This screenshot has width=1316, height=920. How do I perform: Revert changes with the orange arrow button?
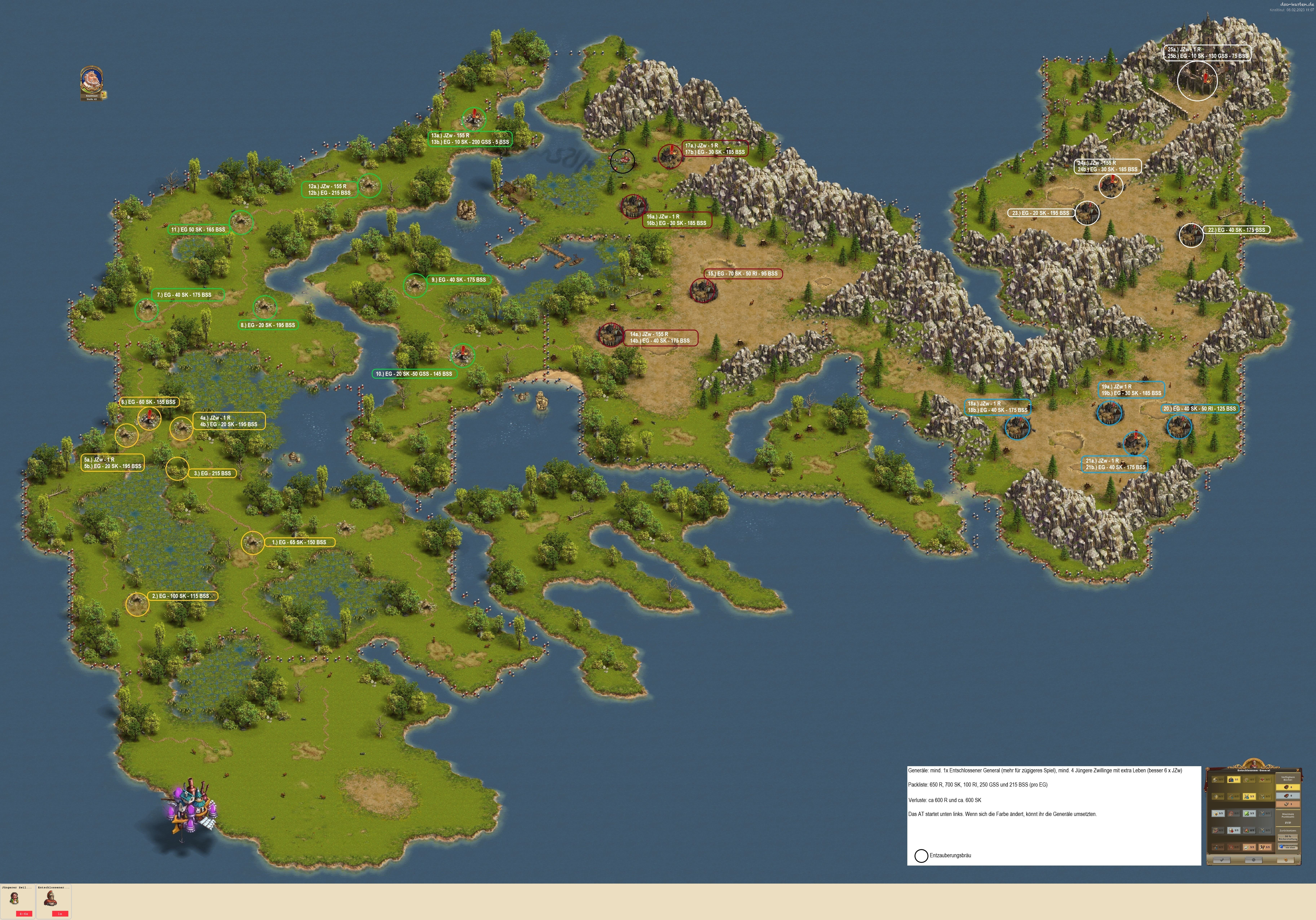1286,860
